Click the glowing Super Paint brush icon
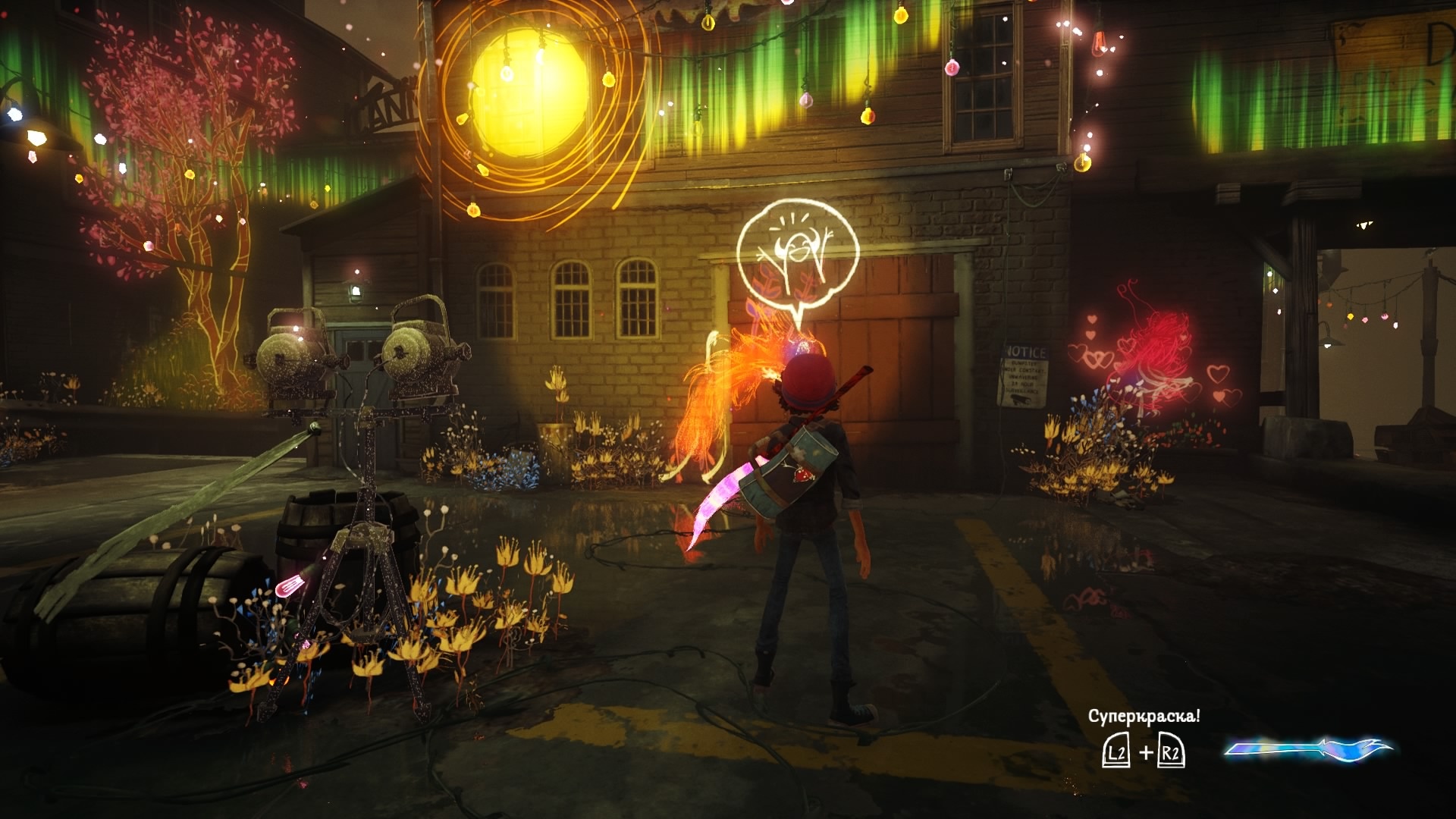This screenshot has height=819, width=1456. tap(1309, 749)
